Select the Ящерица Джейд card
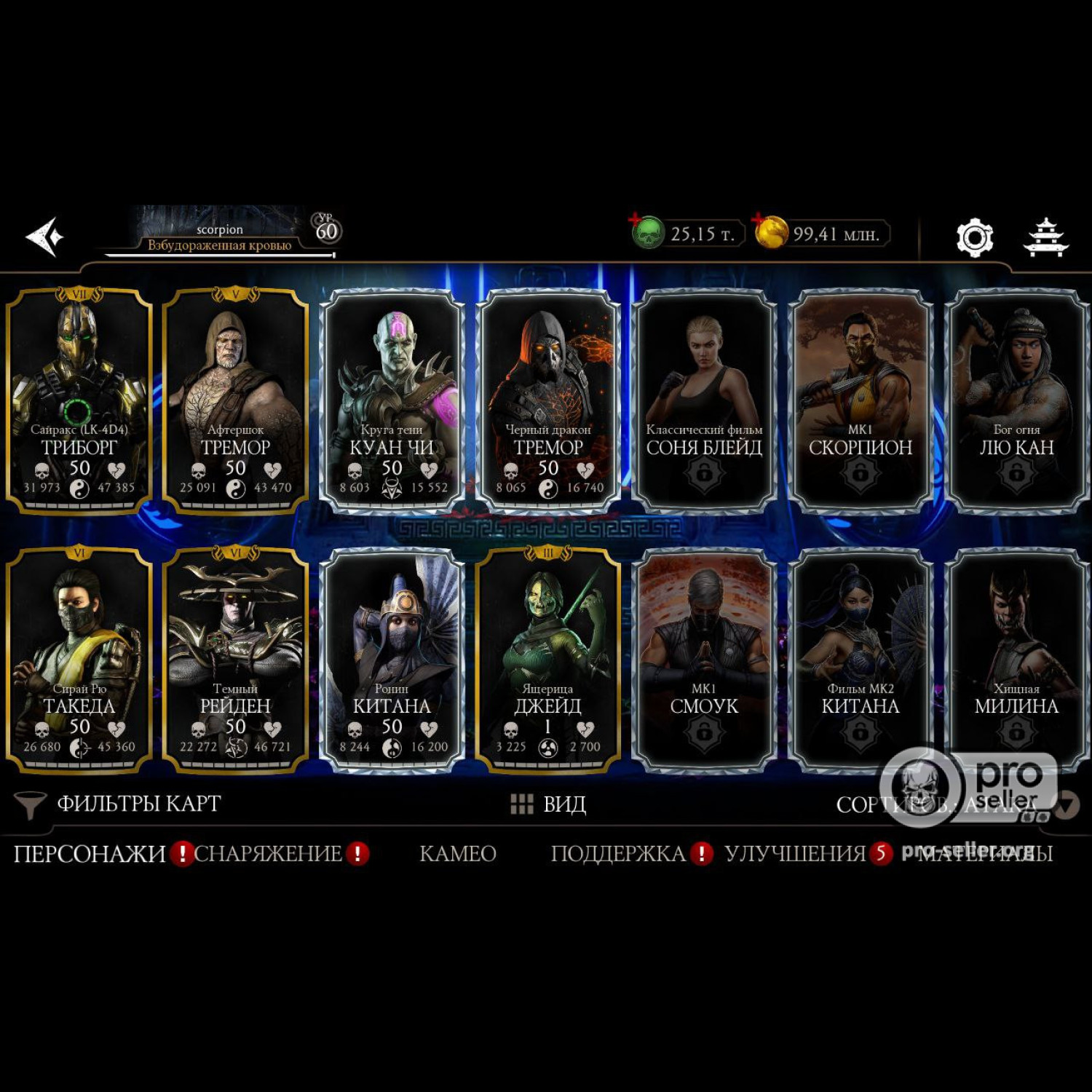The image size is (1092, 1092). tap(548, 659)
